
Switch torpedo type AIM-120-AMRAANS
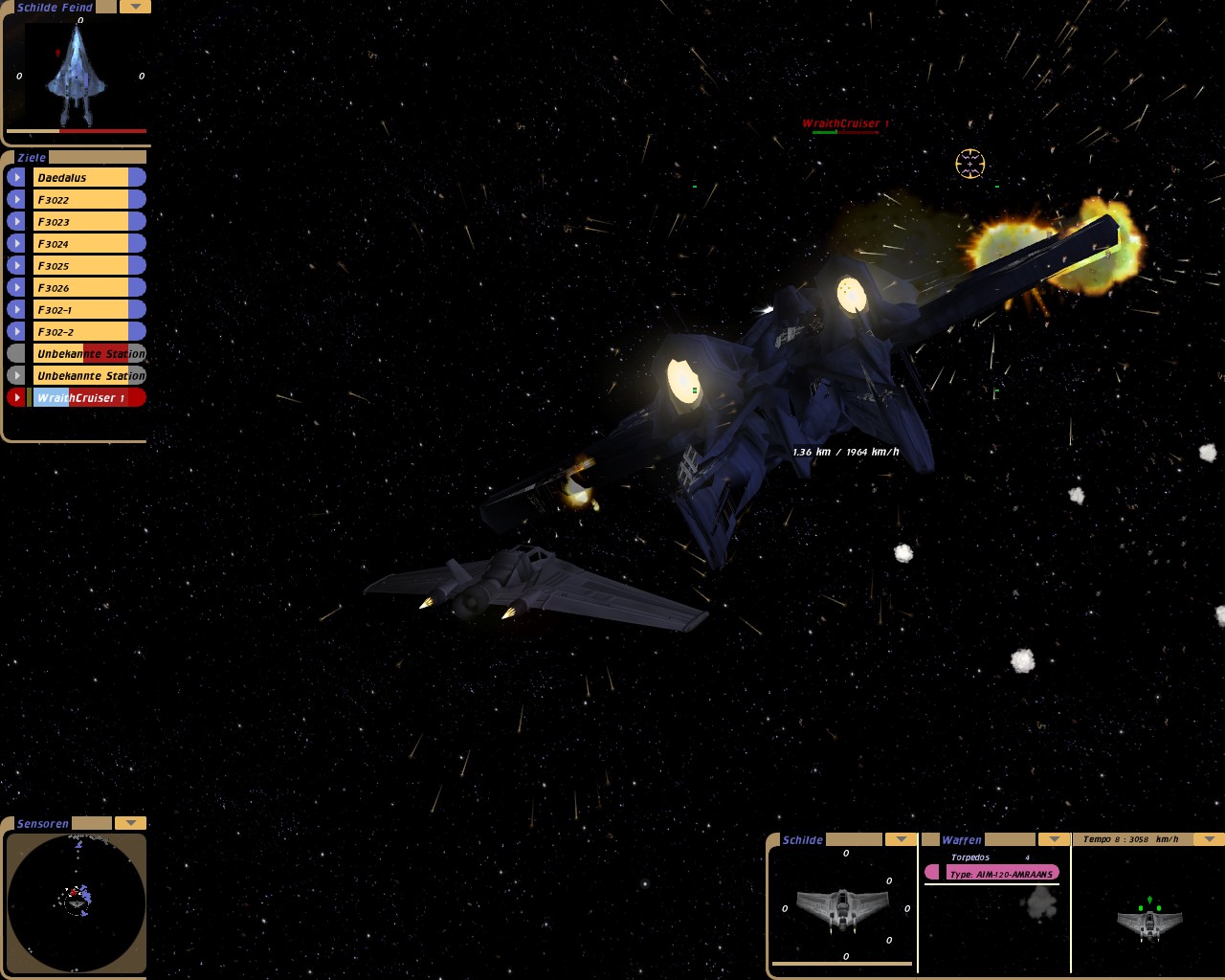tap(999, 873)
